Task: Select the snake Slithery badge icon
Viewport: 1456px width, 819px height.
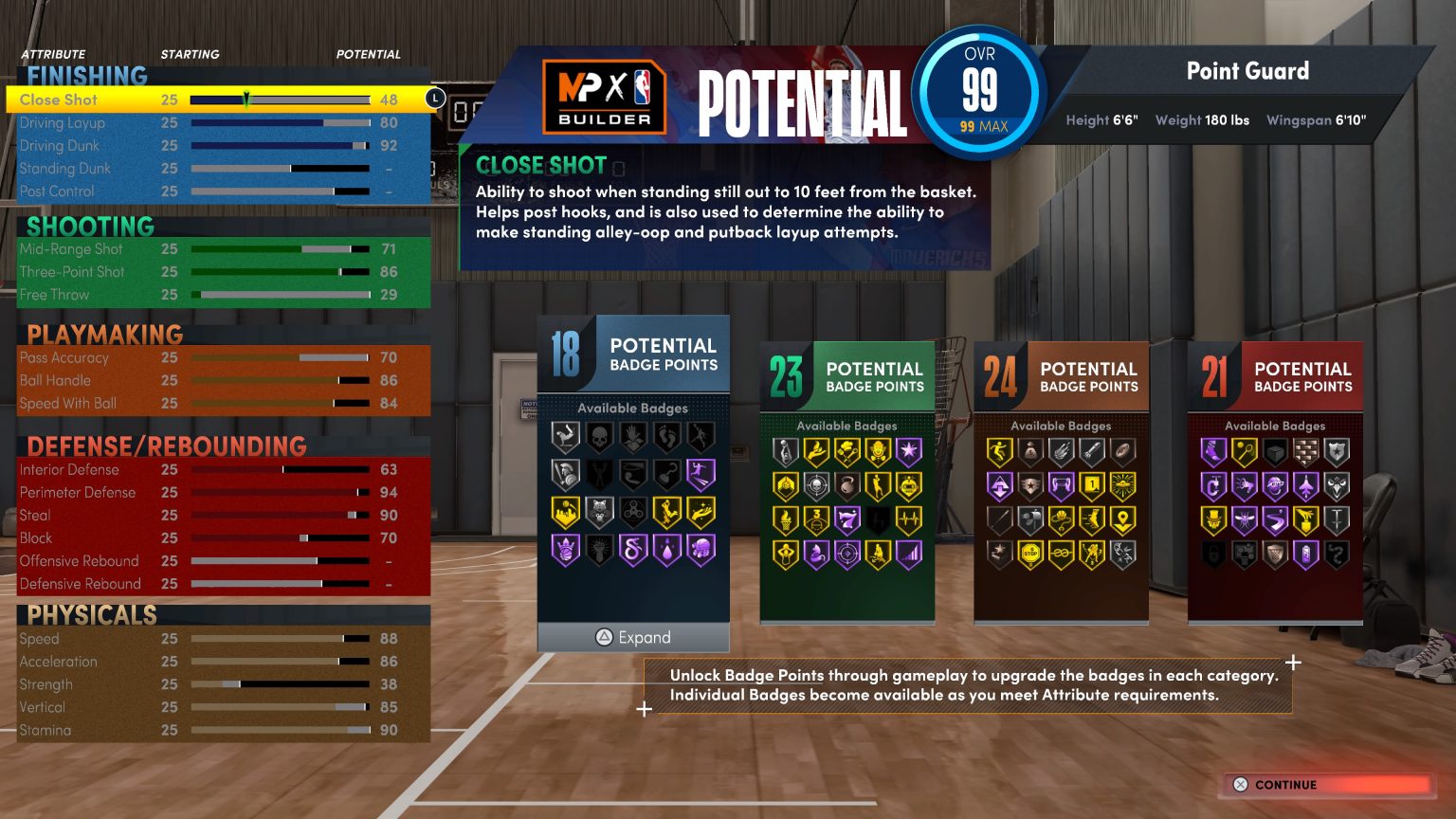Action: (630, 549)
